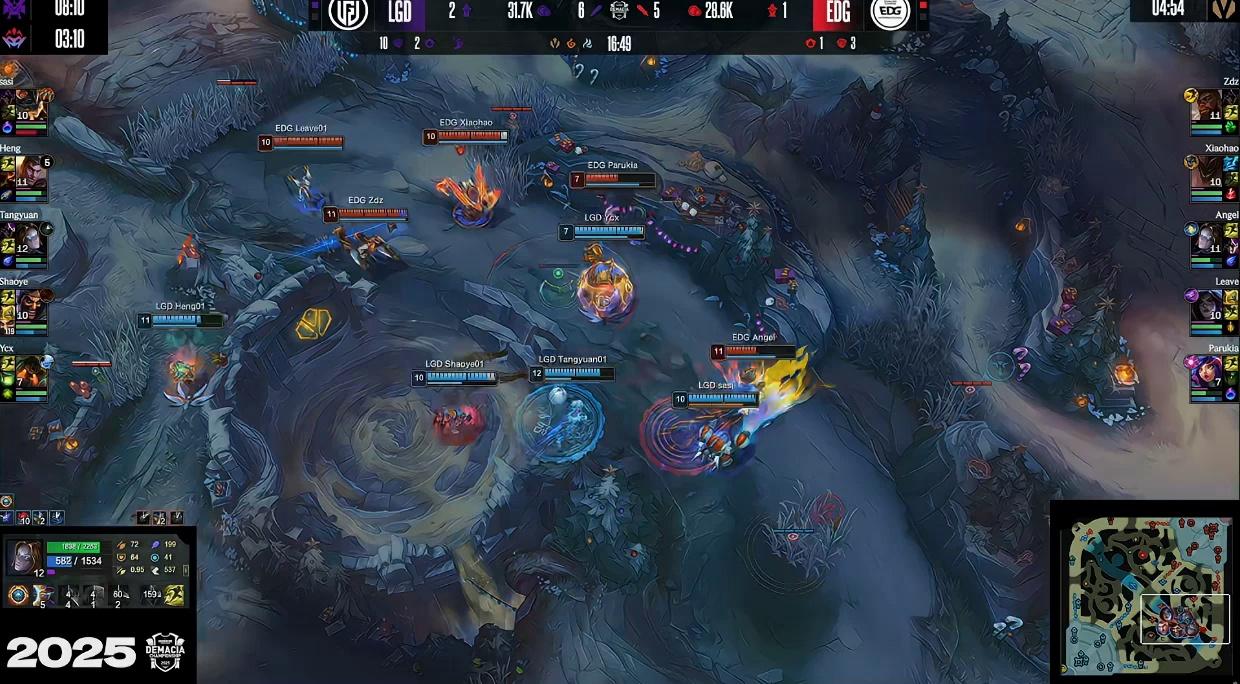Select Shaoye's champion portrait
Viewport: 1240px width, 684px height.
point(30,306)
